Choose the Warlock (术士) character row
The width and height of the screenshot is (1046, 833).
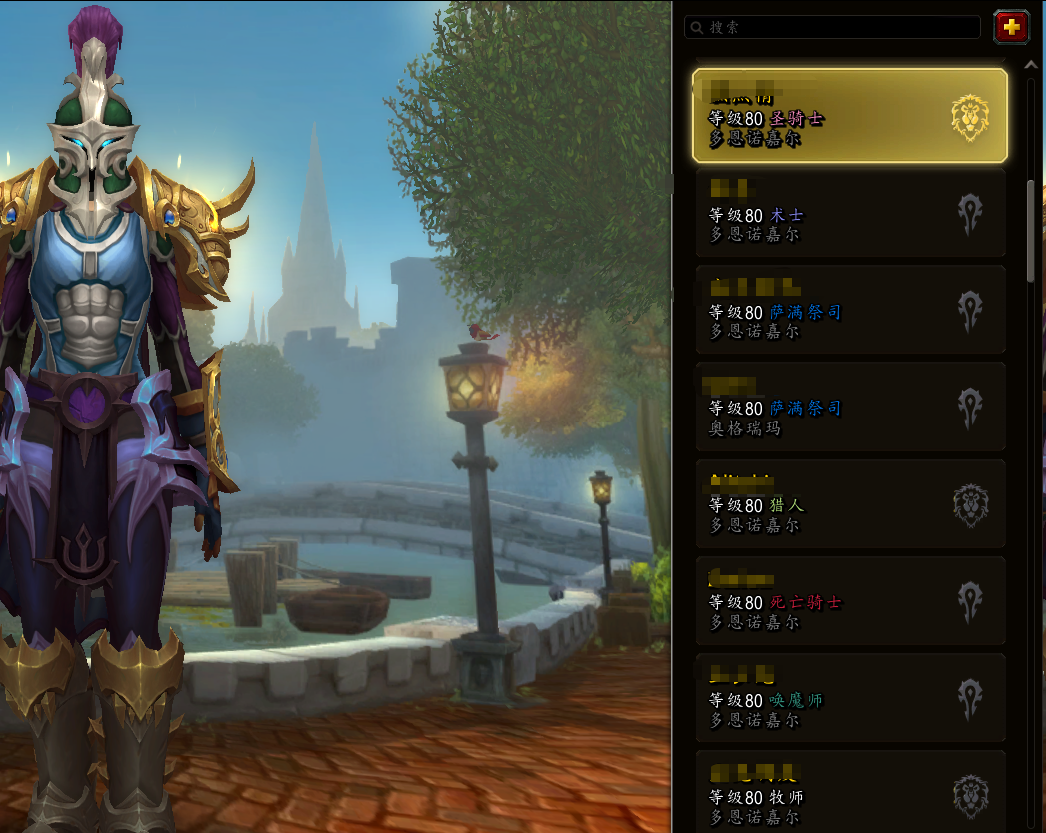pos(850,214)
